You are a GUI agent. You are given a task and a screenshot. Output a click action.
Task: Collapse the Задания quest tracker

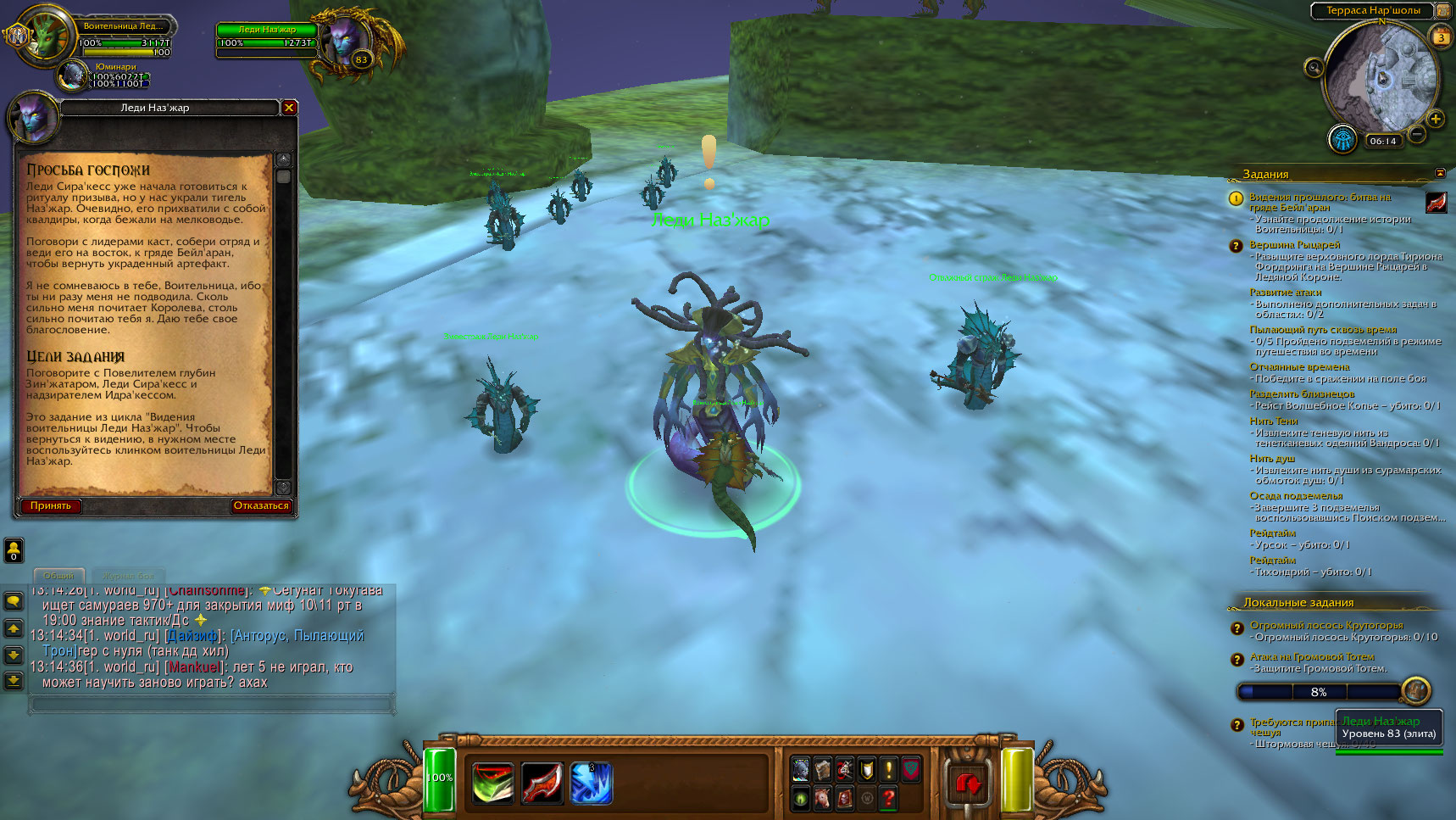(x=1440, y=173)
